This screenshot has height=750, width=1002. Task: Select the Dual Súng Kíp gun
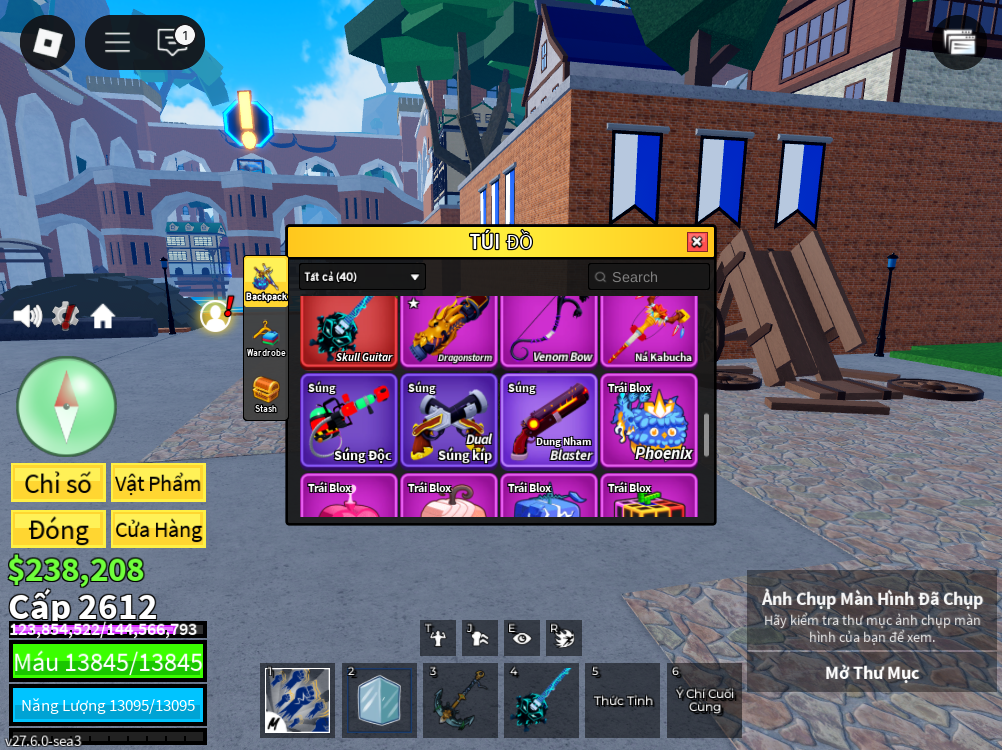point(449,421)
